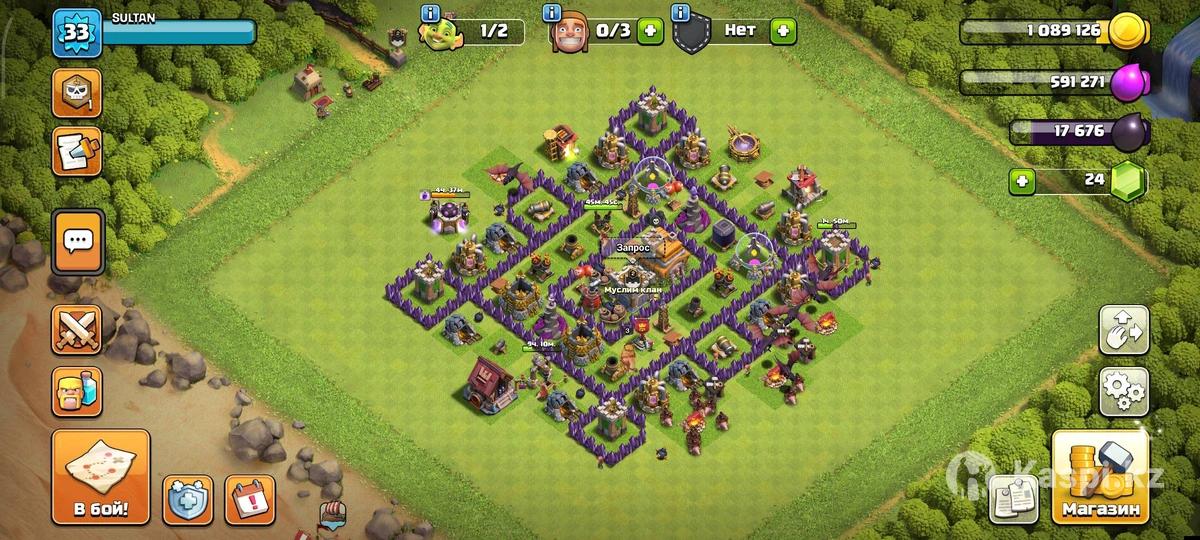The width and height of the screenshot is (1200, 540).
Task: Open the calendar events button
Action: point(250,499)
